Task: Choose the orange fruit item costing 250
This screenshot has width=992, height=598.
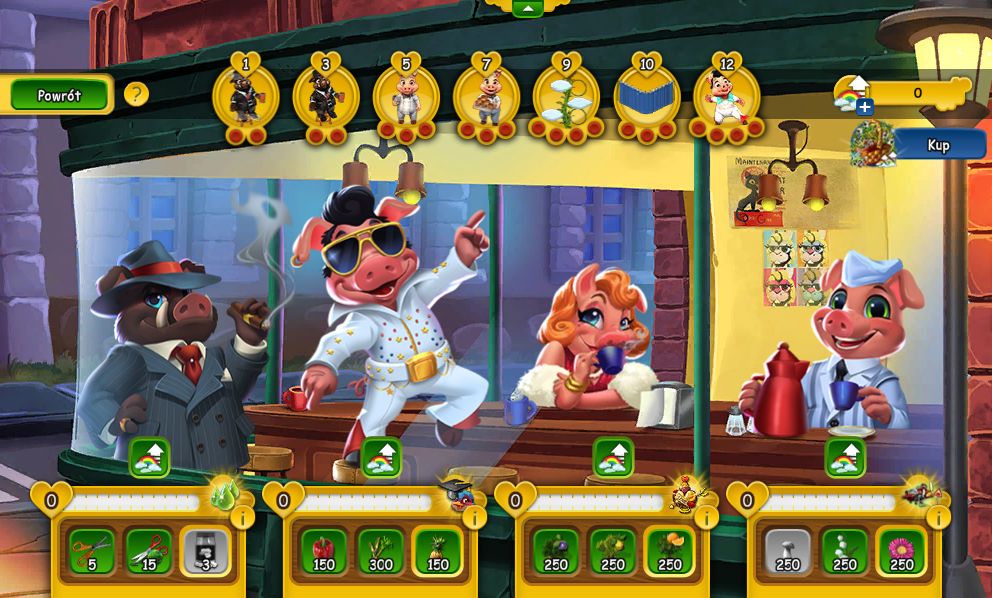Action: pyautogui.click(x=670, y=551)
